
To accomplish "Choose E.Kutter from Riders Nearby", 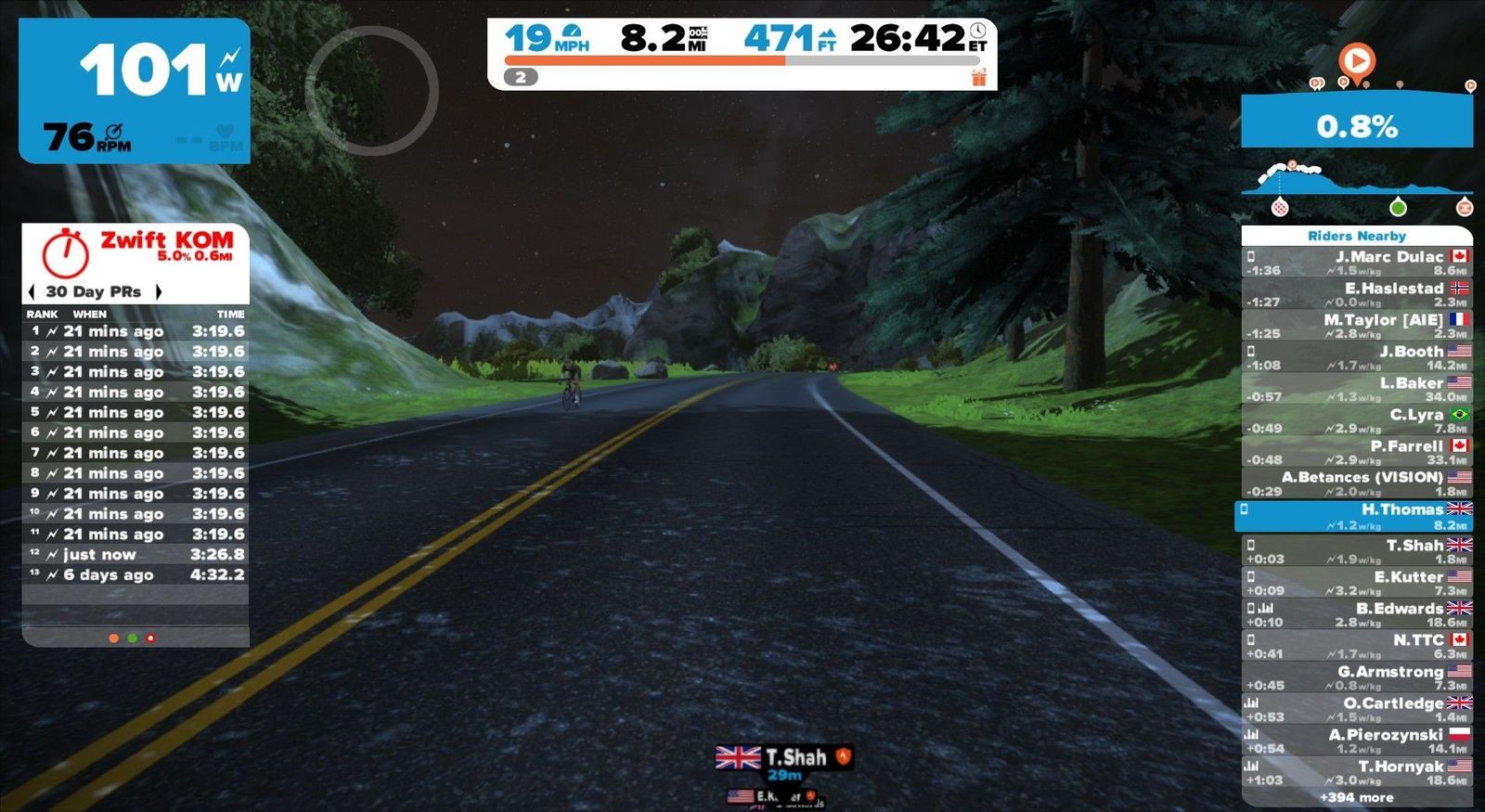I will 1356,583.
